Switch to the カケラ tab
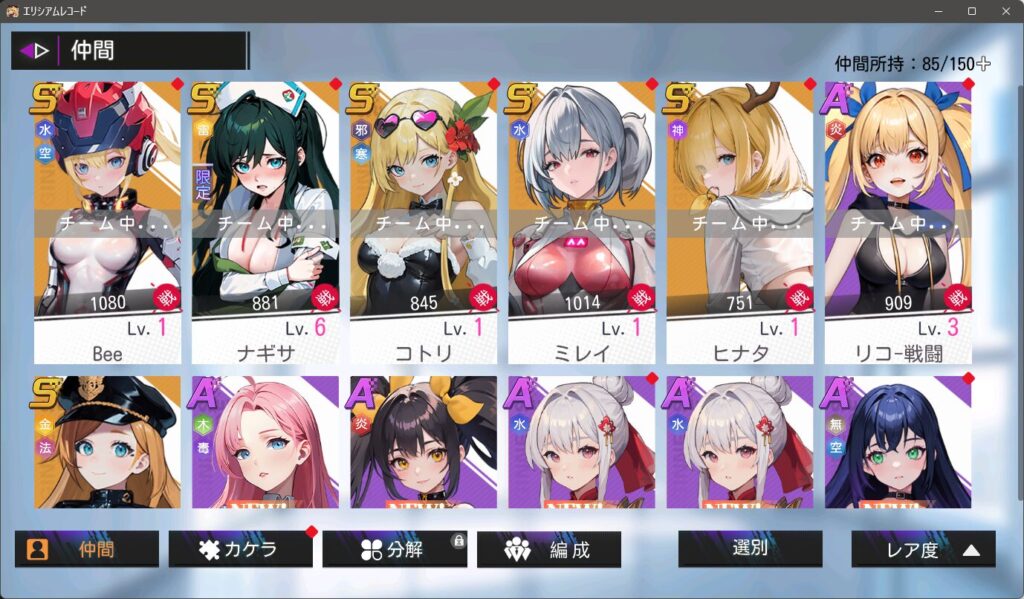Screen dimensions: 1024x599 240,549
